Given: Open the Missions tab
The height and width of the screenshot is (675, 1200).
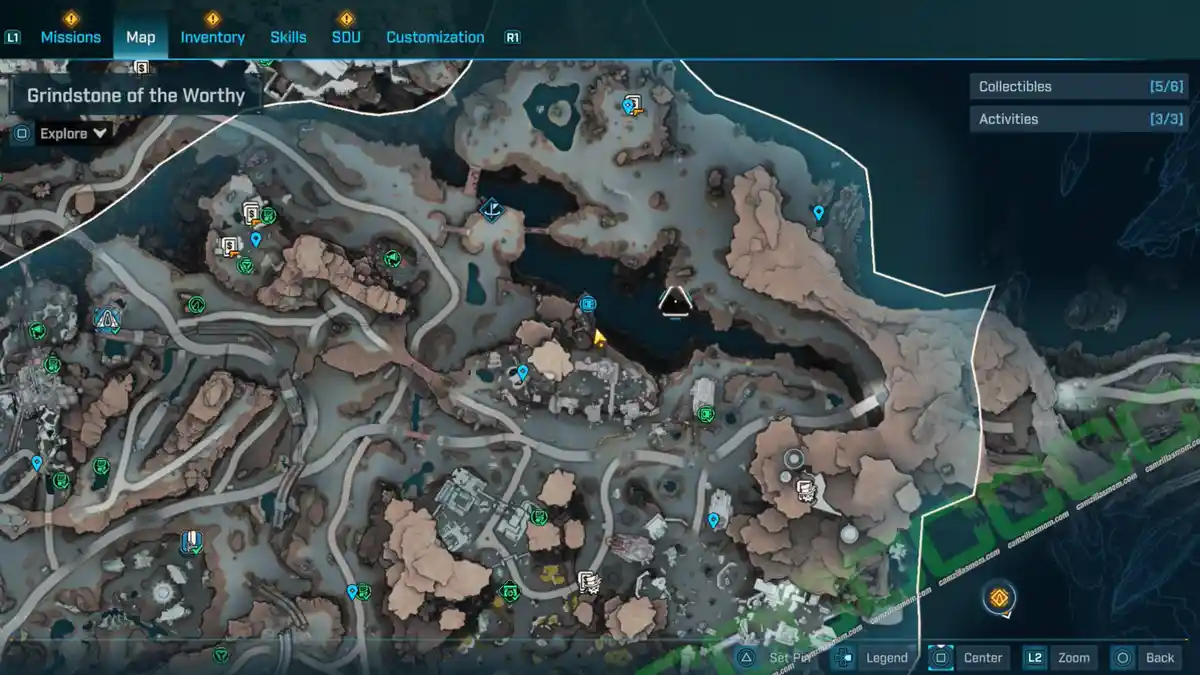Looking at the screenshot, I should [70, 37].
